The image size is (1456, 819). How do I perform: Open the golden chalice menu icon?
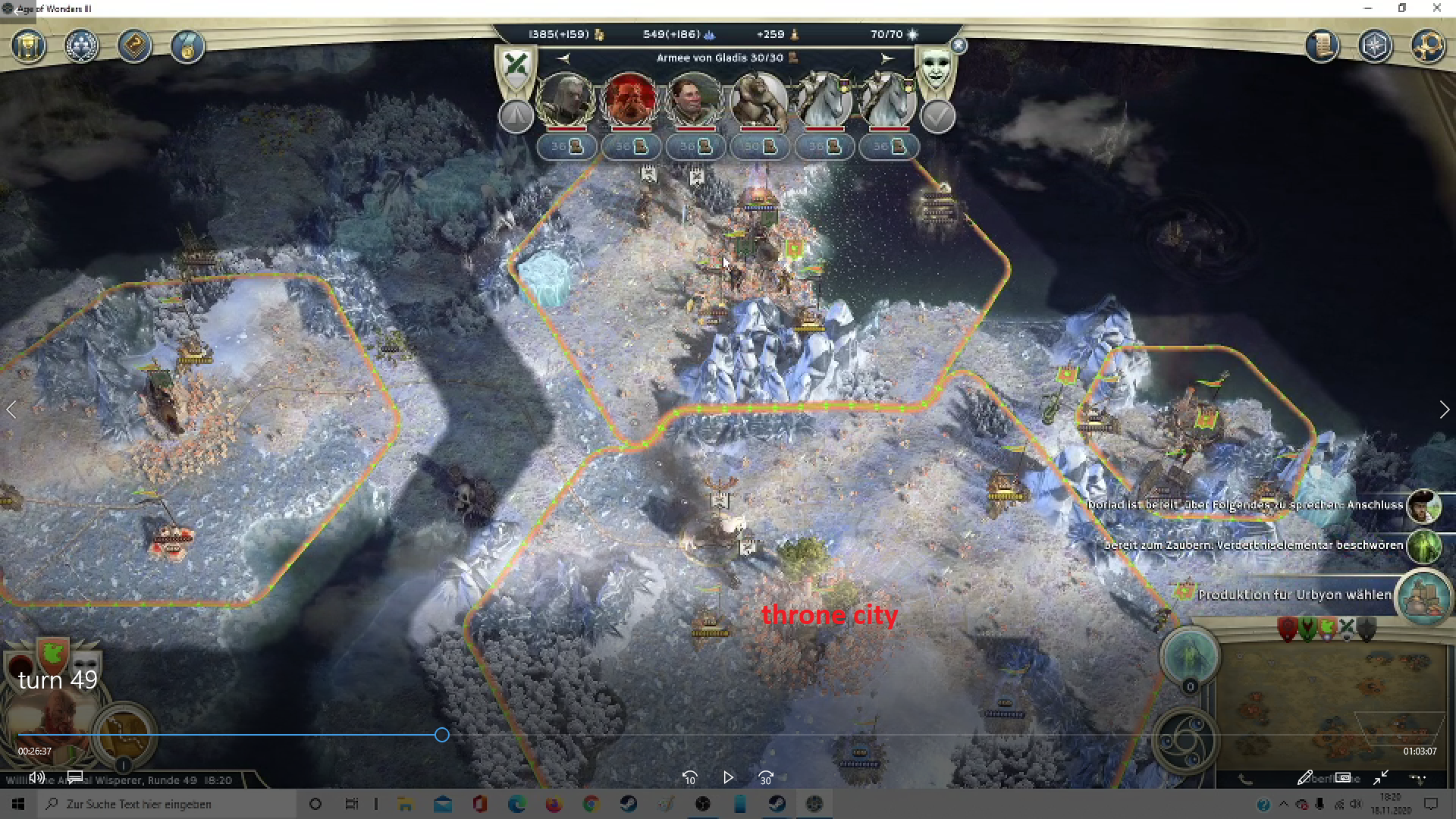point(29,46)
